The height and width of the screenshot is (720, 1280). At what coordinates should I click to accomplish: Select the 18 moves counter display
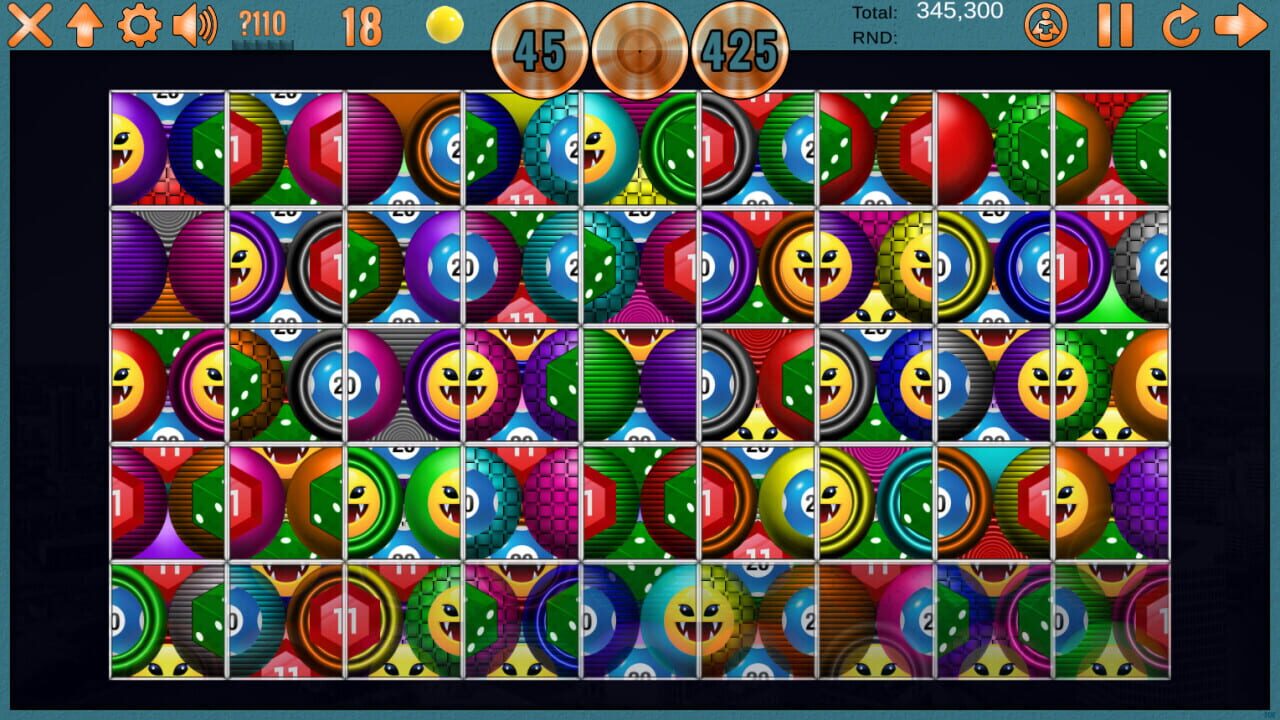coord(362,30)
